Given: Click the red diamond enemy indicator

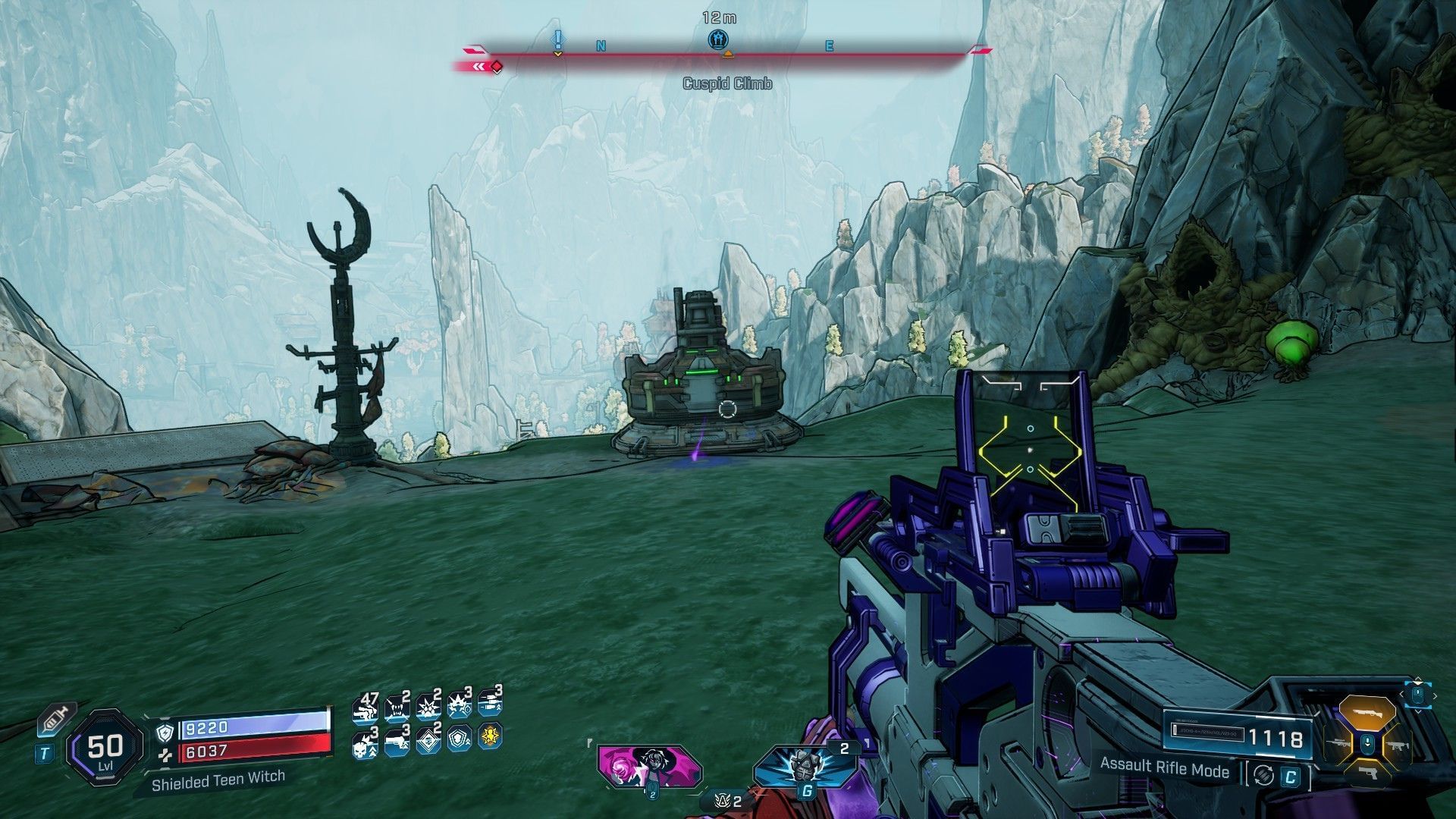Looking at the screenshot, I should point(497,67).
